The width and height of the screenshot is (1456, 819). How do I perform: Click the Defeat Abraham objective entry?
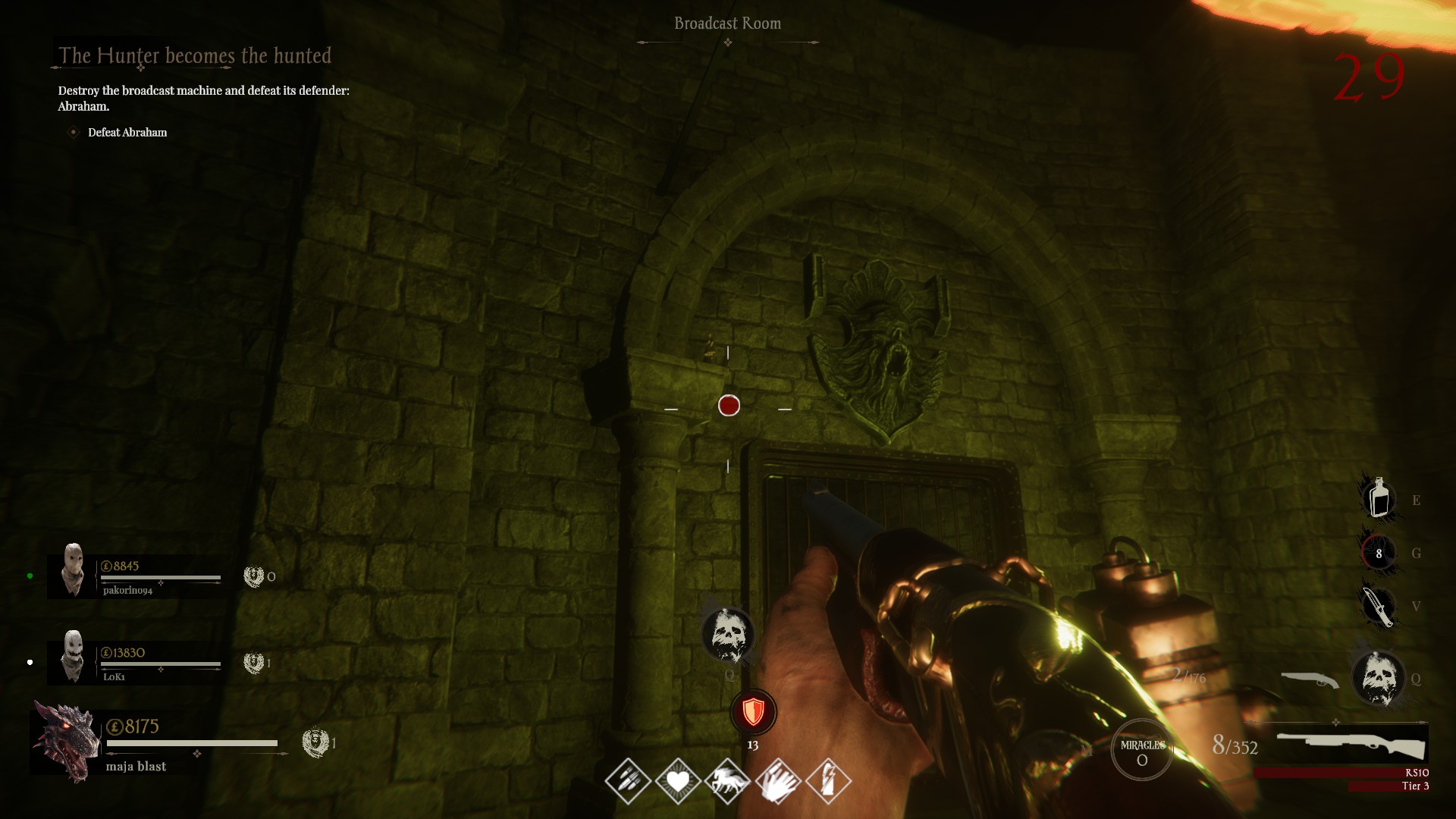127,132
